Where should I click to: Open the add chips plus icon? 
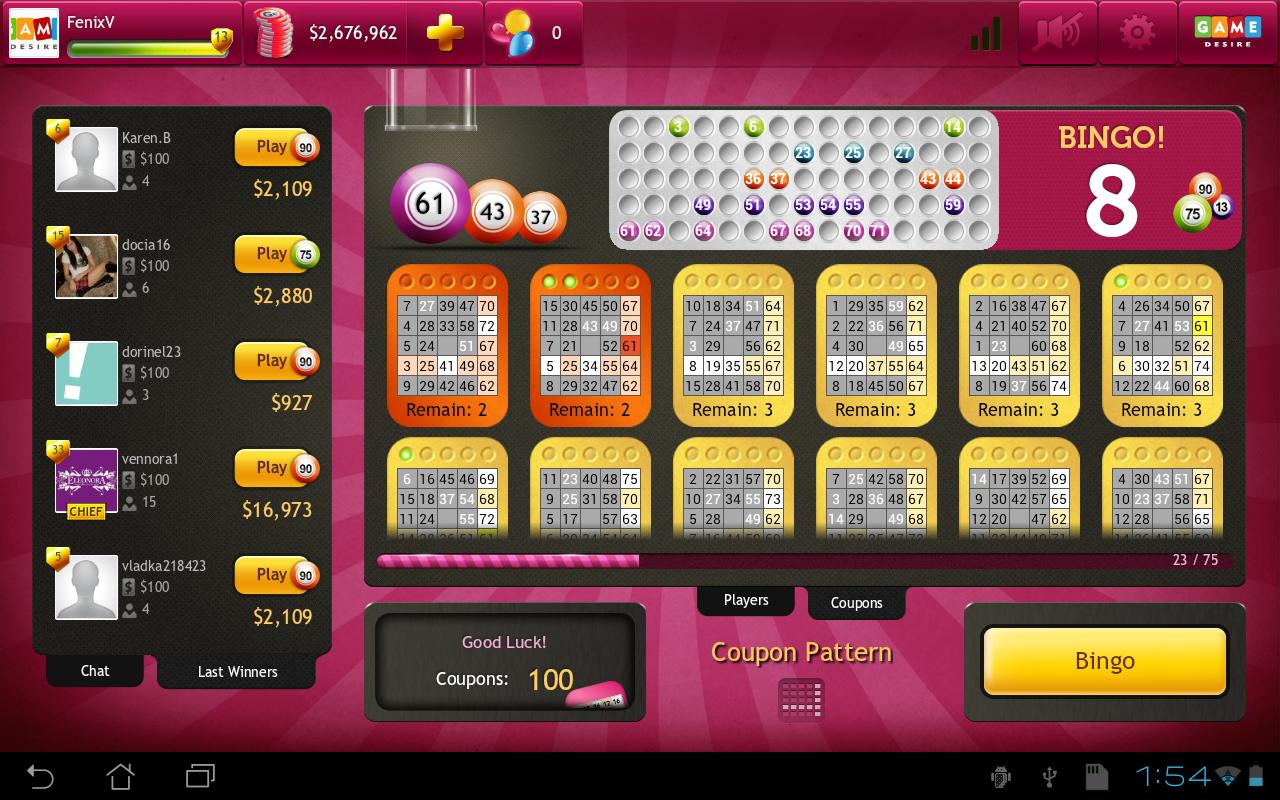click(x=444, y=32)
